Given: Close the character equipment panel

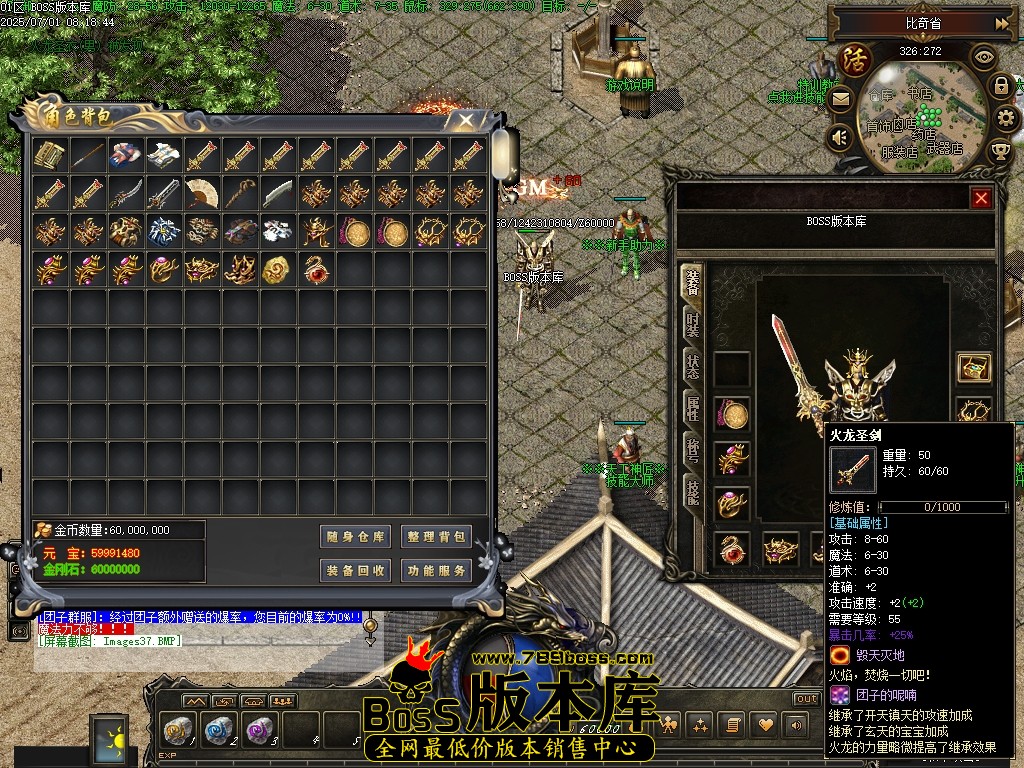Looking at the screenshot, I should 981,198.
